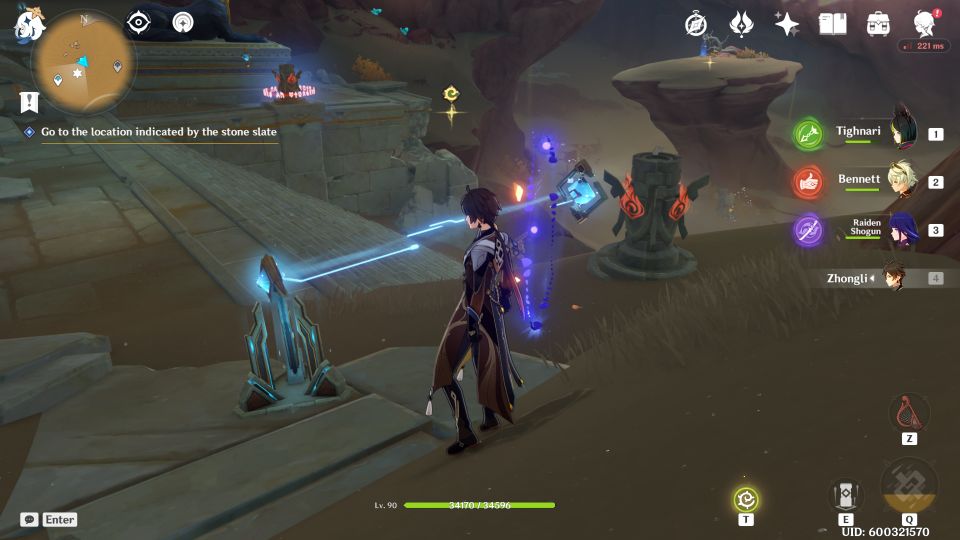Open the circular minimap
Viewport: 960px width, 540px height.
[x=84, y=61]
